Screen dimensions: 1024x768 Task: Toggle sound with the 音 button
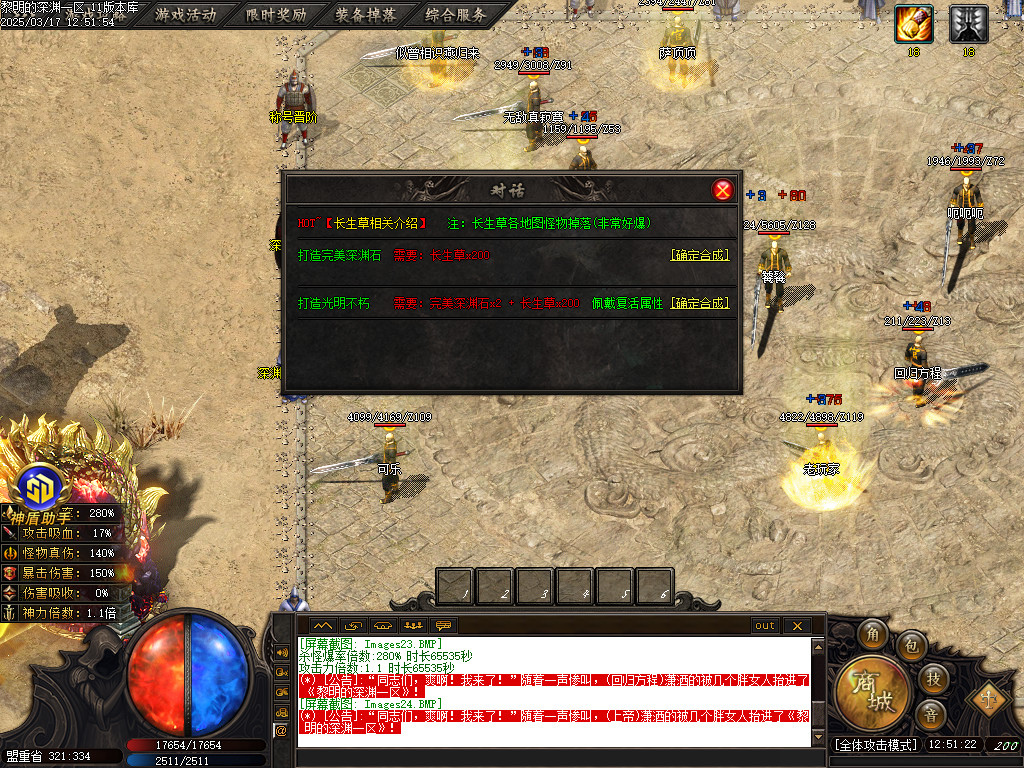coord(930,714)
